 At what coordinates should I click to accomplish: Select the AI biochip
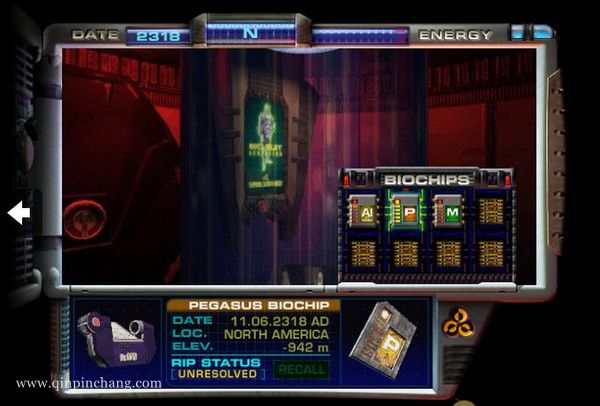pyautogui.click(x=362, y=213)
